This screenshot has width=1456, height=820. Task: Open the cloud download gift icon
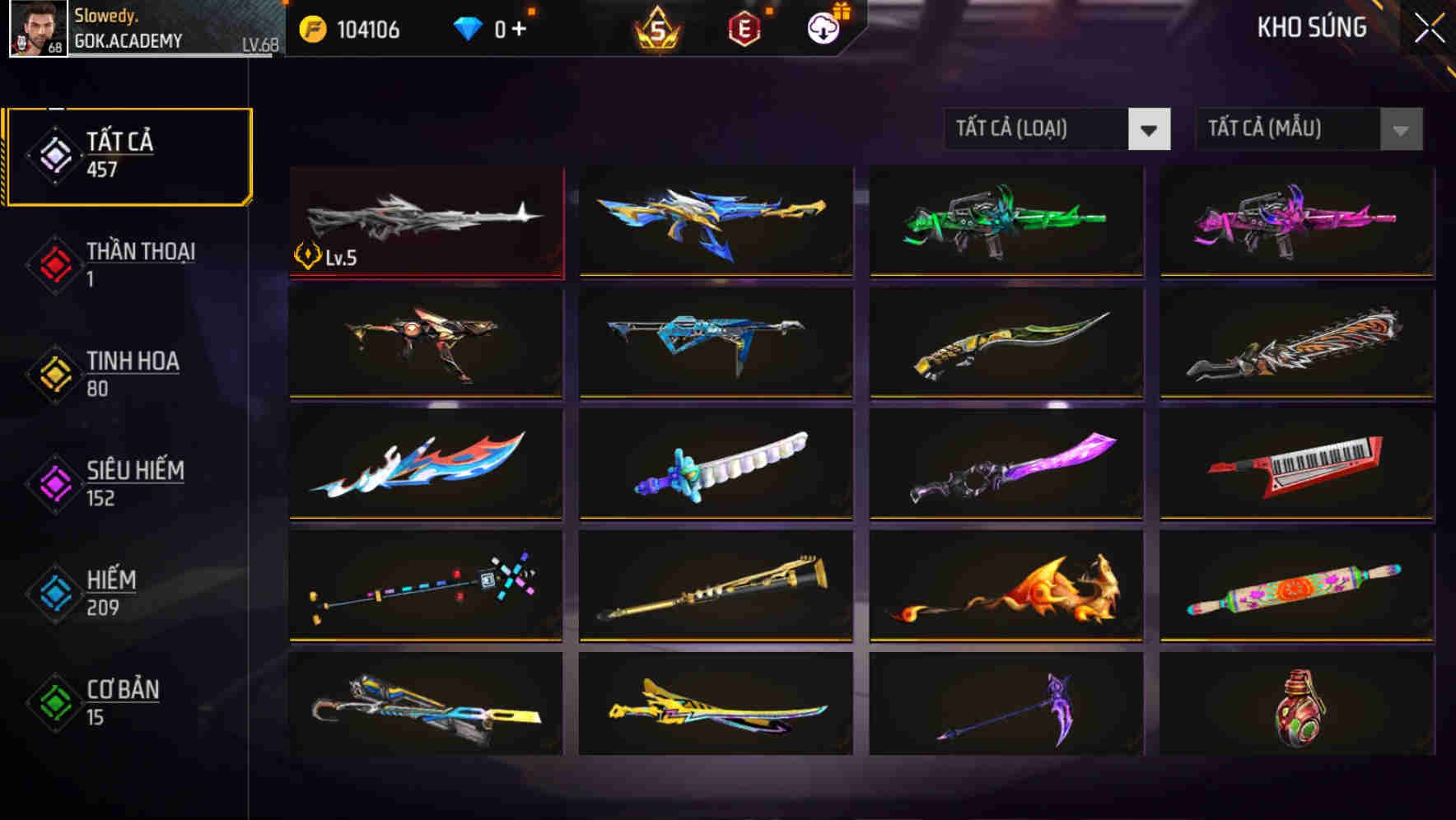tap(821, 28)
